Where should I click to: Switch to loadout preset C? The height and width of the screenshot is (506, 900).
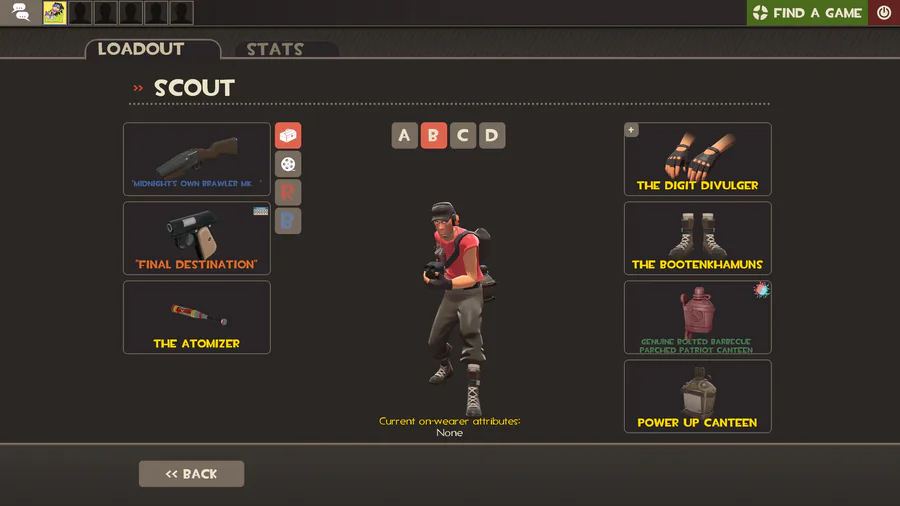462,136
